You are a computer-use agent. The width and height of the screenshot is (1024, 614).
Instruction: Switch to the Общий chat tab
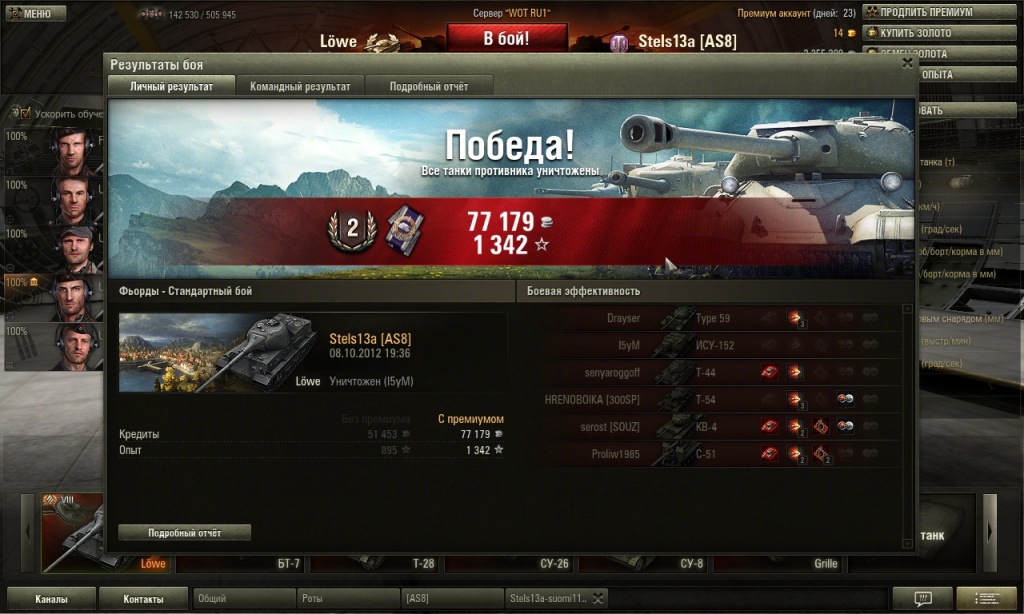243,598
